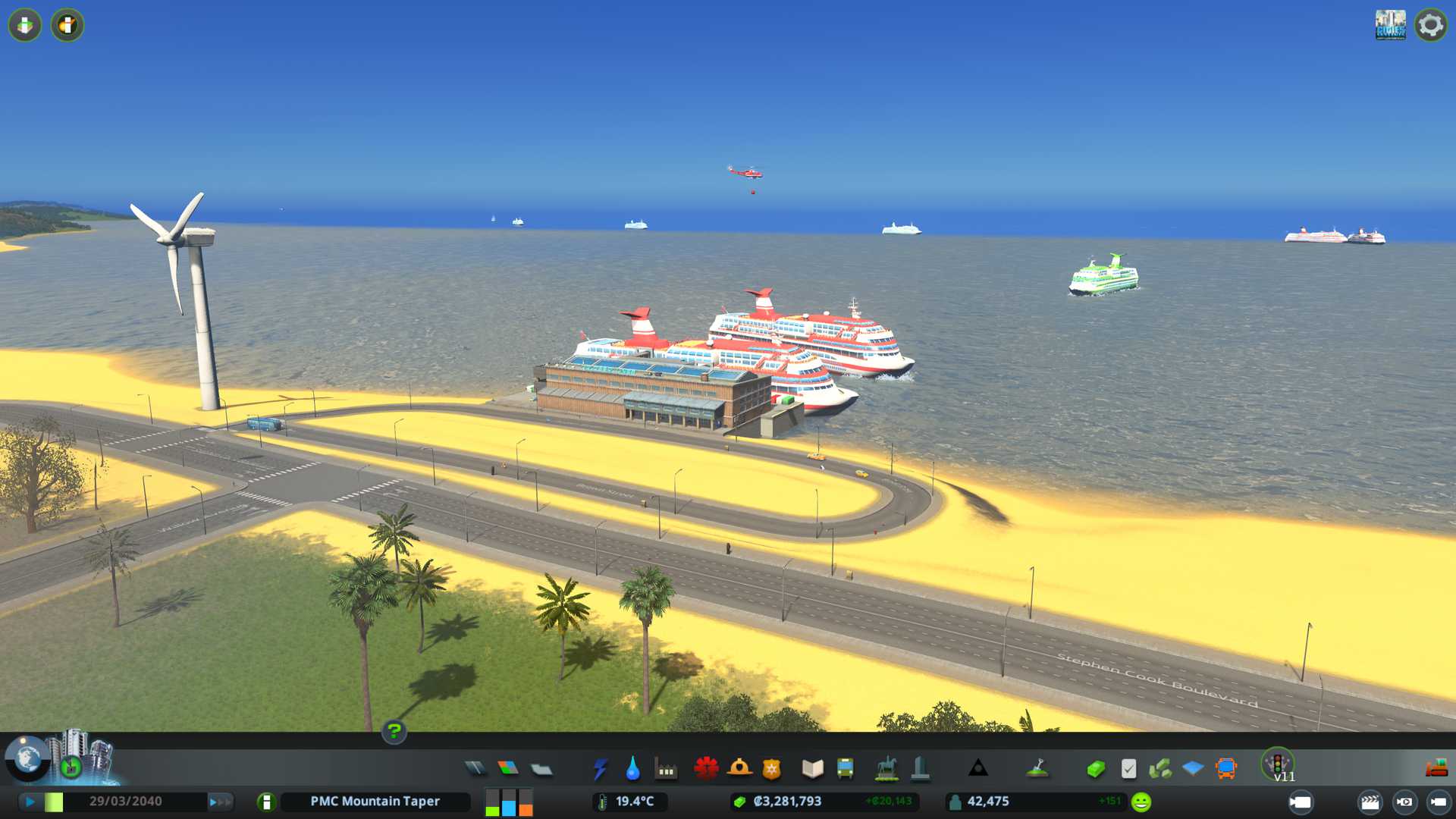Open the traffic manager traffic-light button

pyautogui.click(x=1277, y=763)
